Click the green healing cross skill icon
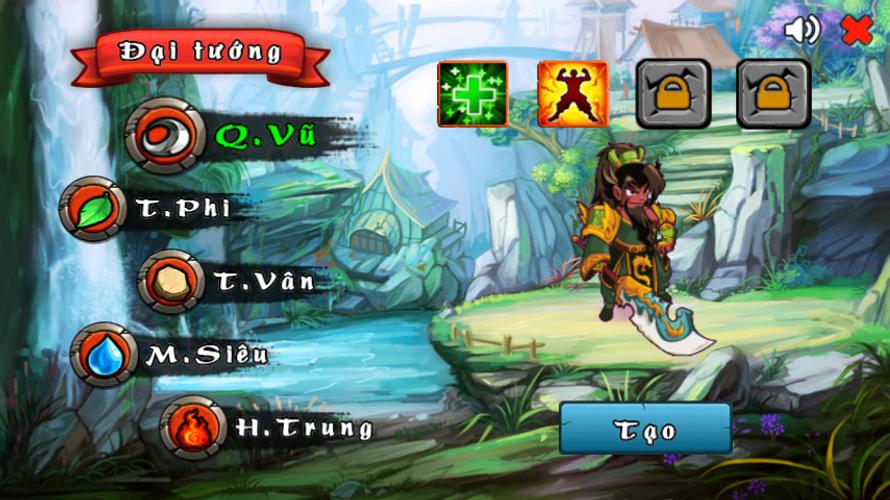The height and width of the screenshot is (500, 890). [x=472, y=94]
